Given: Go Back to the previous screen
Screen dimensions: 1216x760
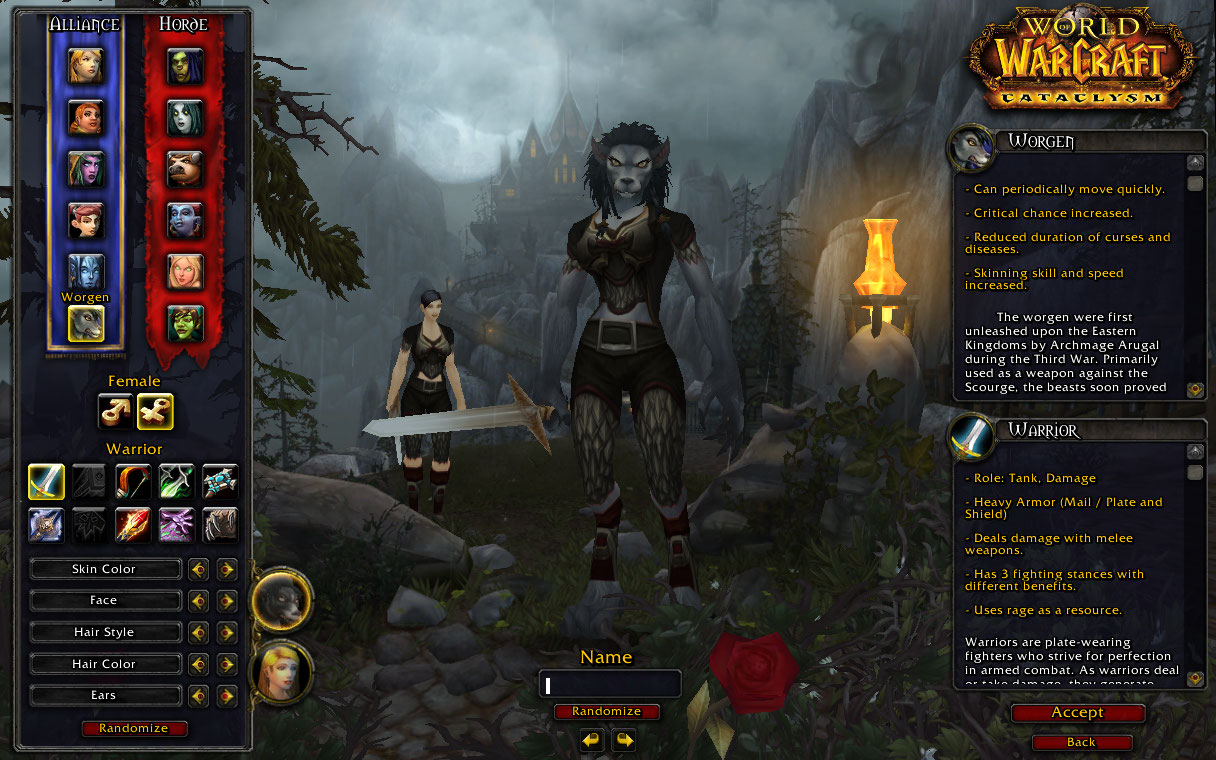Looking at the screenshot, I should 1081,743.
